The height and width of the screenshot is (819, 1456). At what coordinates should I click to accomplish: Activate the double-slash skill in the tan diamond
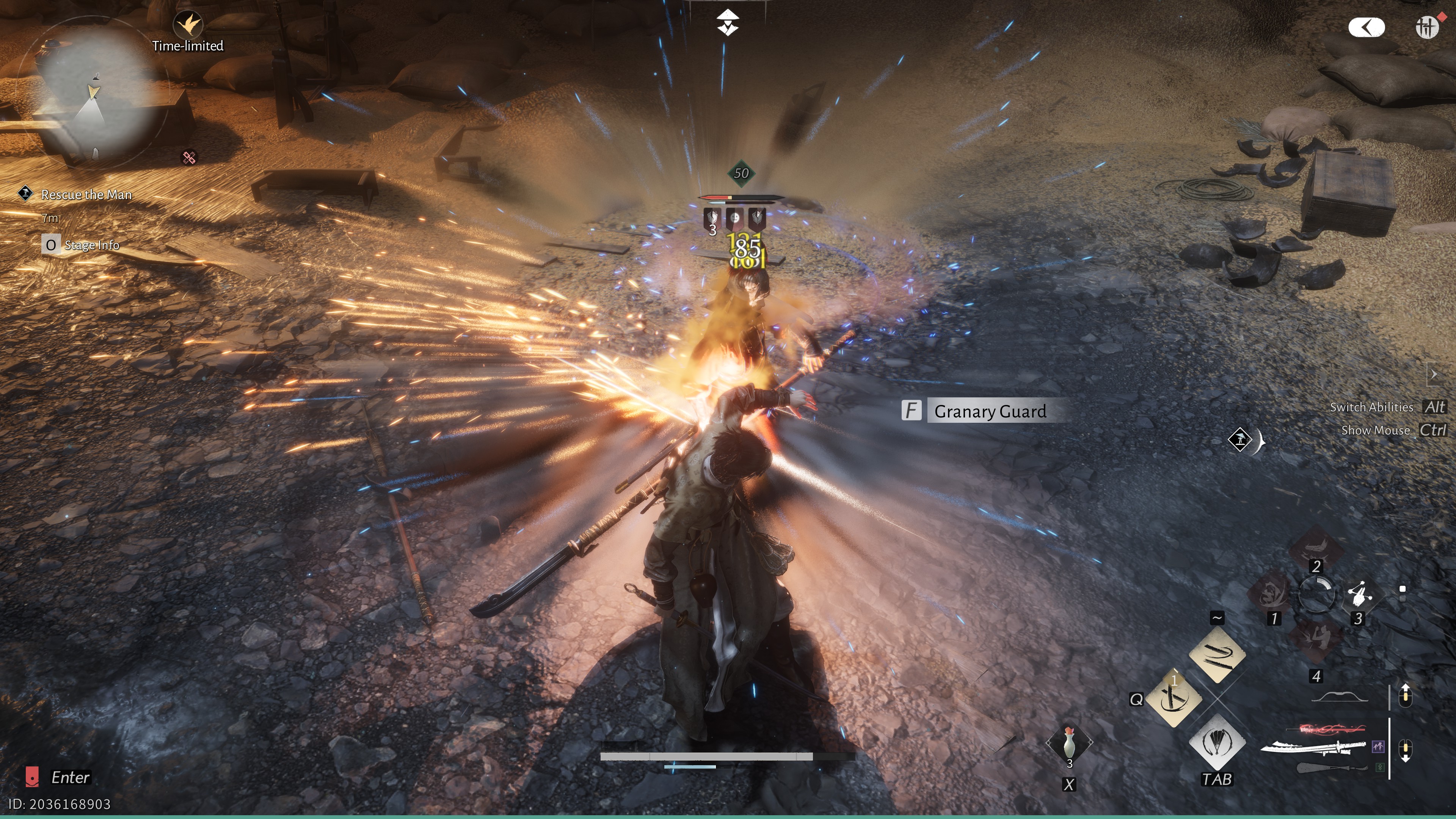click(1217, 654)
